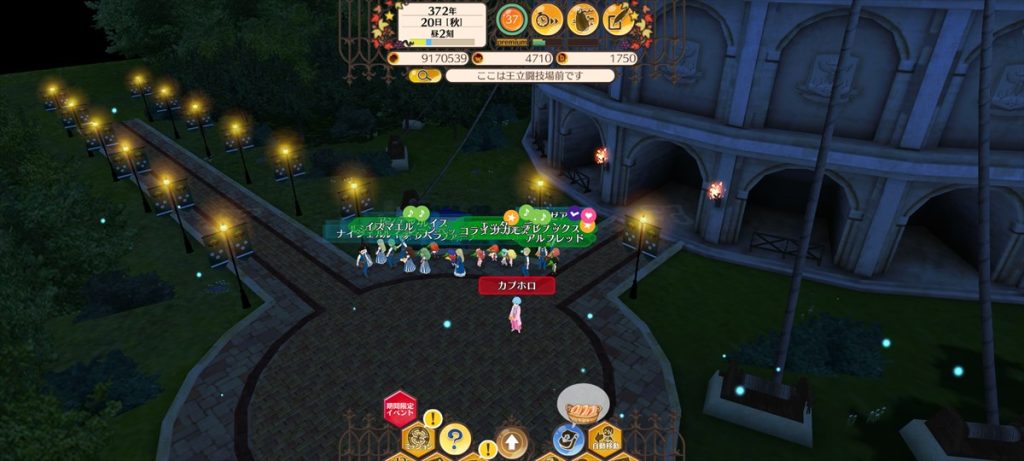This screenshot has width=1024, height=461.
Task: Open the quill and note icon
Action: click(x=619, y=18)
